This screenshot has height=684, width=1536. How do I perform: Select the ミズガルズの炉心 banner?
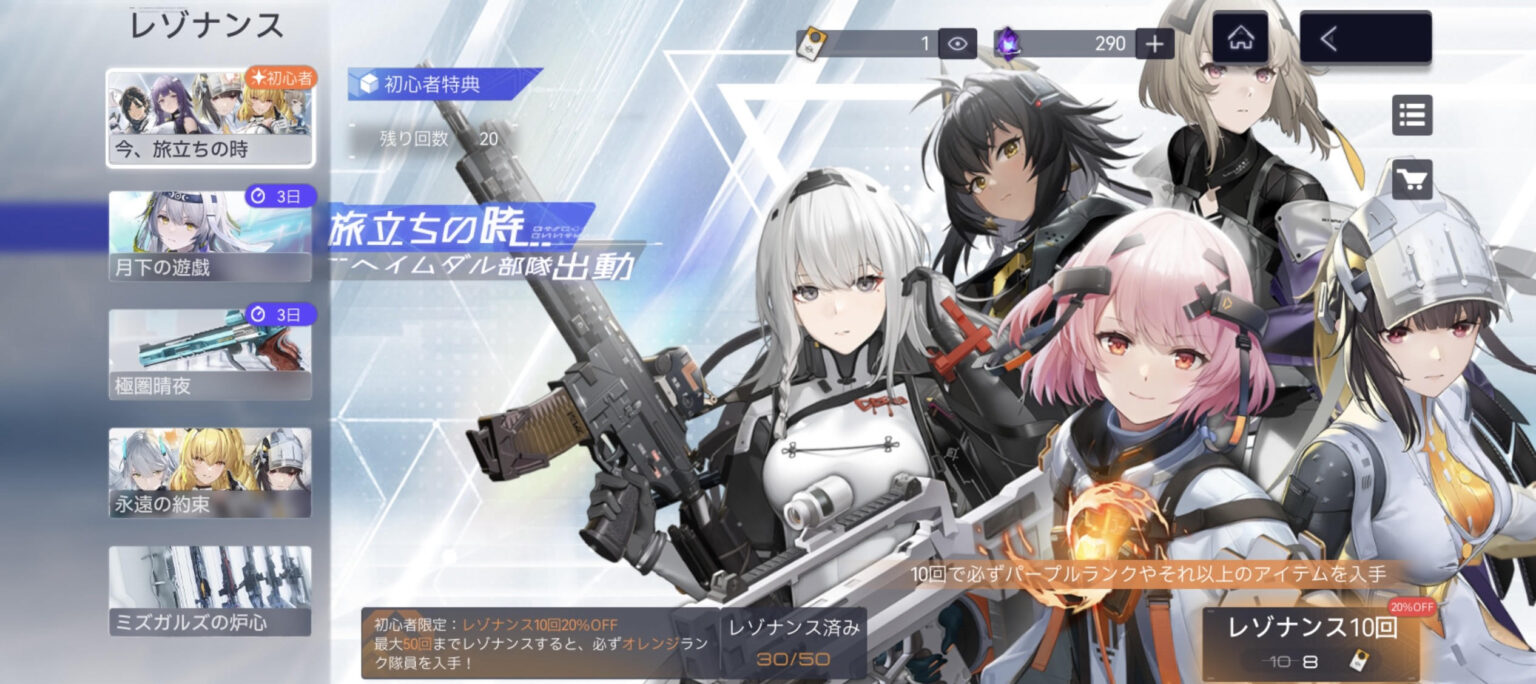pos(210,591)
